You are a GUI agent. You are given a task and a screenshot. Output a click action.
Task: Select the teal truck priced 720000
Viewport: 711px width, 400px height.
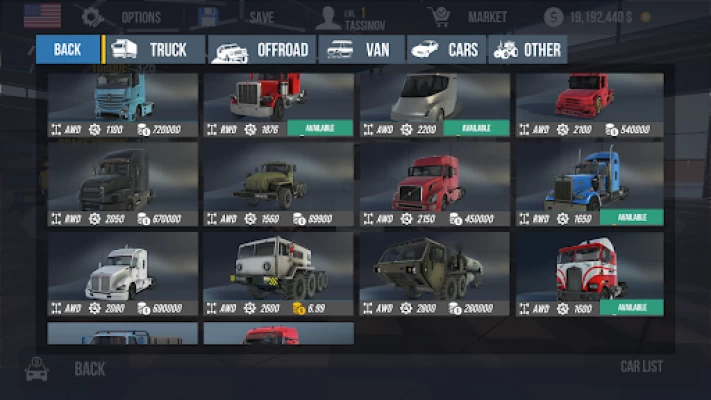click(122, 104)
